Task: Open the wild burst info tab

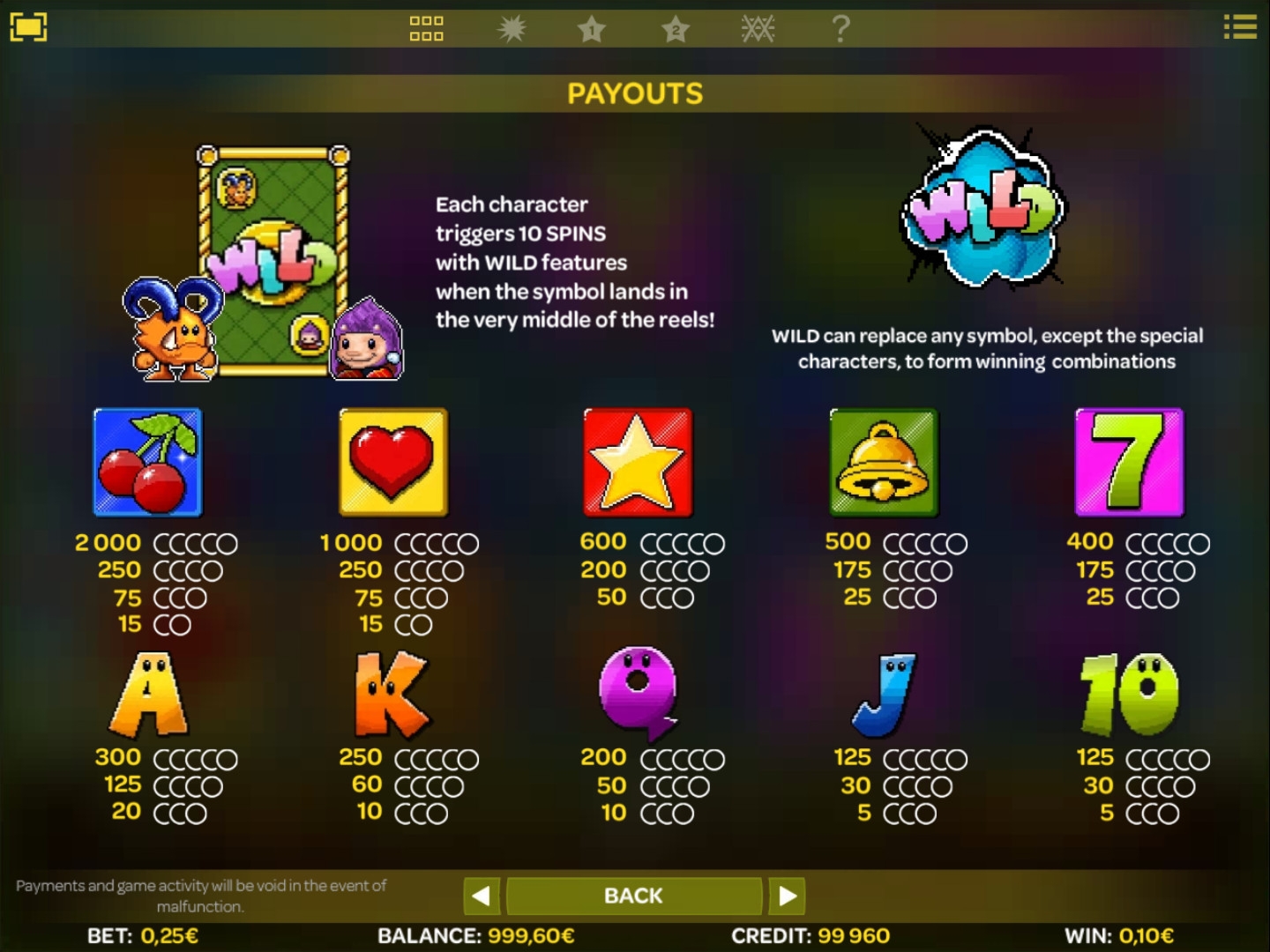Action: [511, 29]
